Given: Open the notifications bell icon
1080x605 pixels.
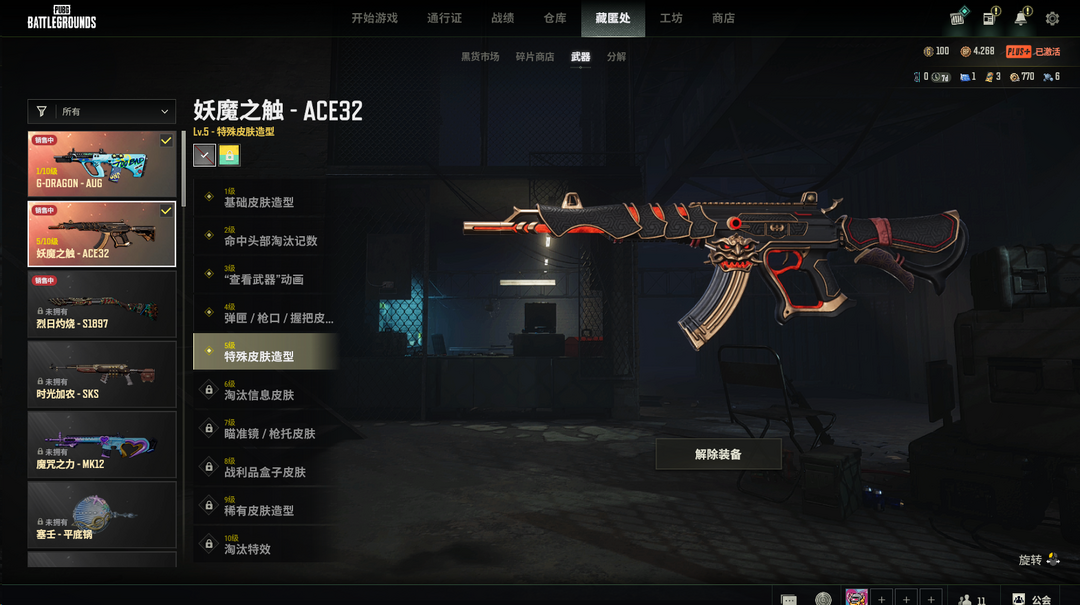Looking at the screenshot, I should click(x=1020, y=19).
